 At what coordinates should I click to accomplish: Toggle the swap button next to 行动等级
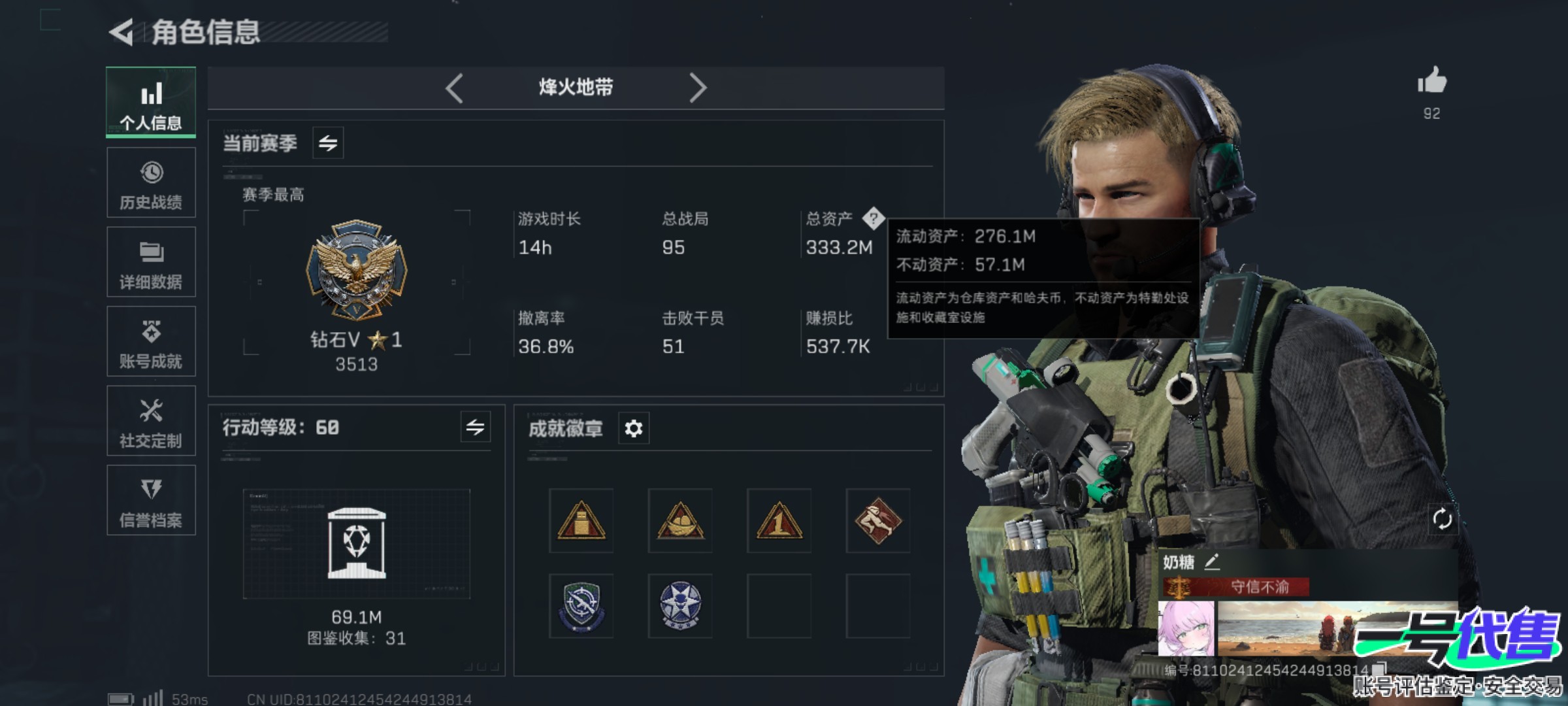point(475,428)
